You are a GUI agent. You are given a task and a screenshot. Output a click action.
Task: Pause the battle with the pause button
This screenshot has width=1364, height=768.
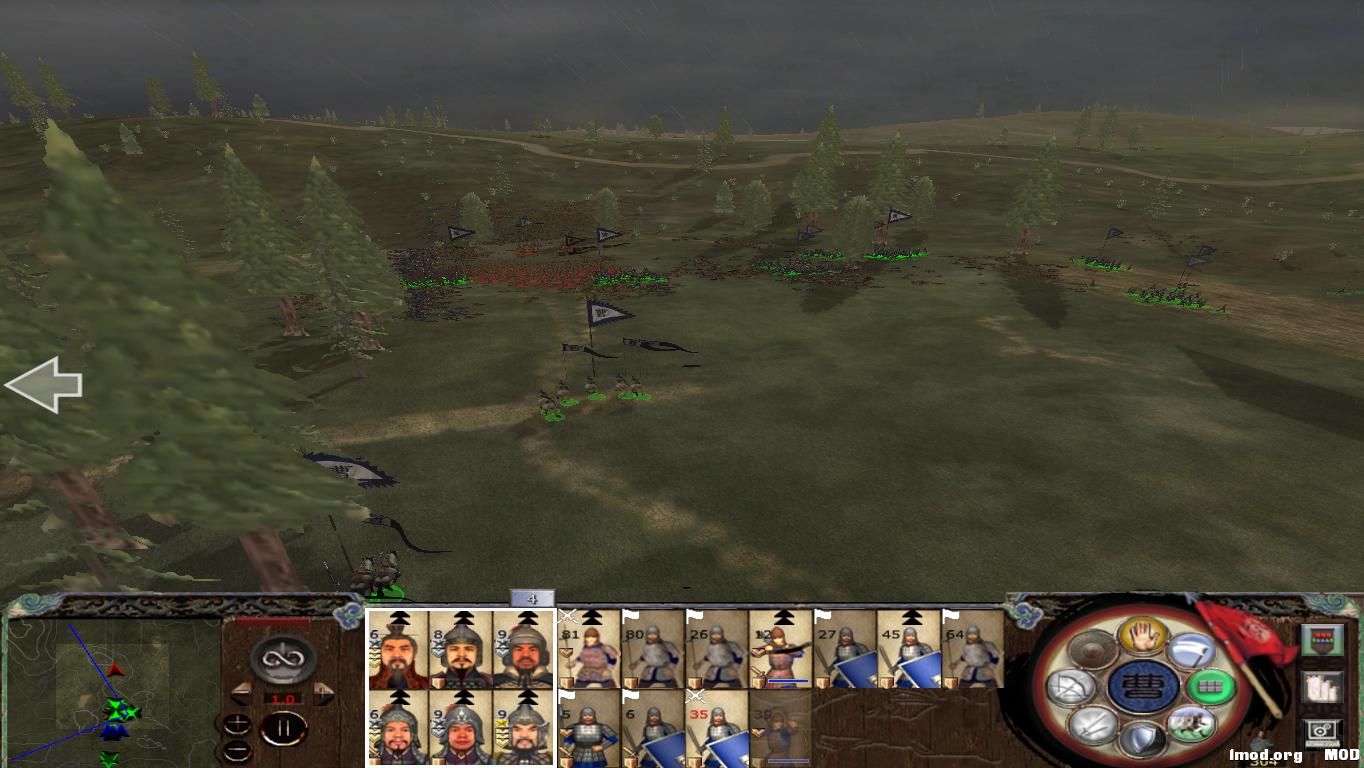pos(285,727)
